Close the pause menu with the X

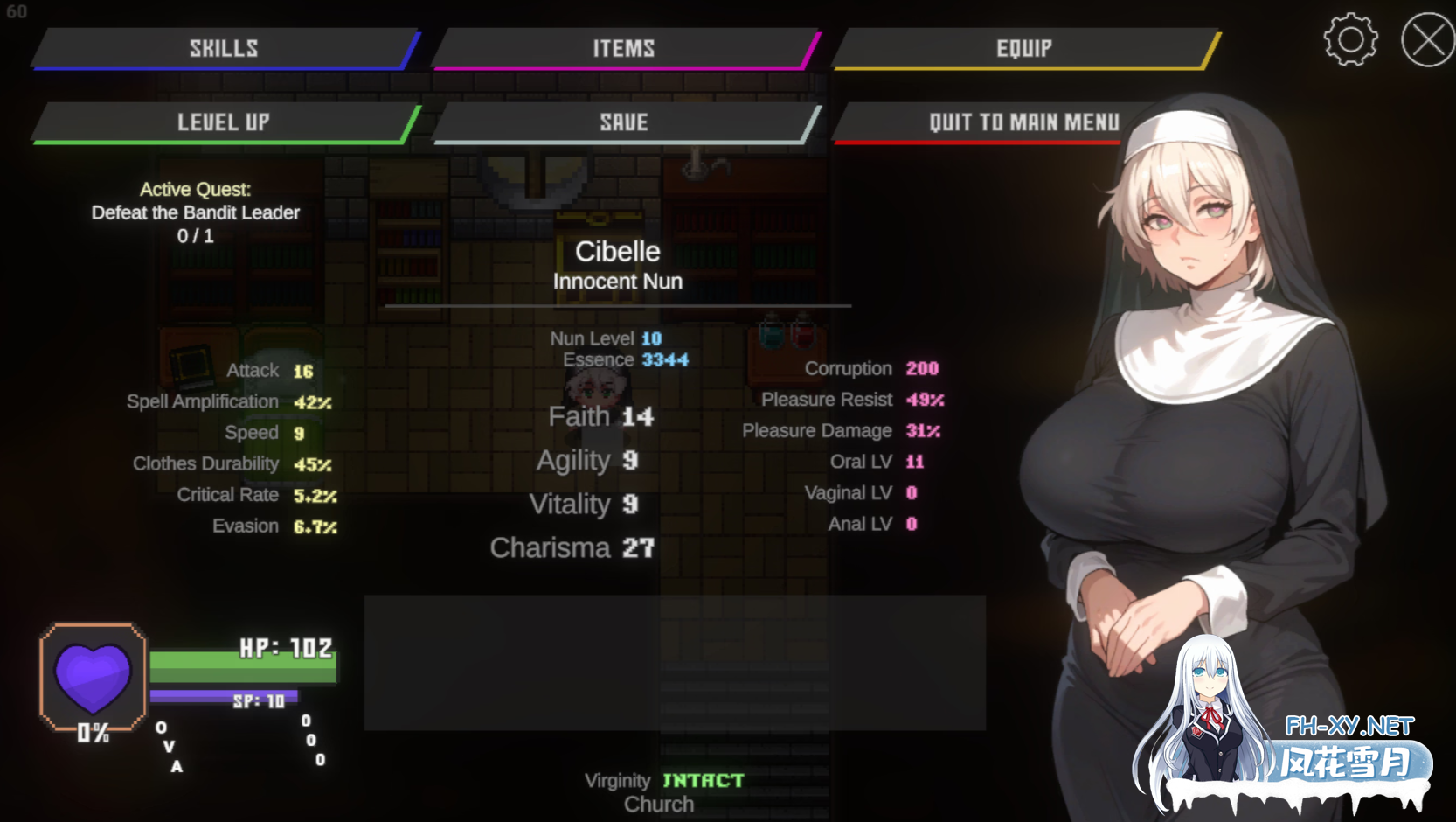tap(1427, 39)
